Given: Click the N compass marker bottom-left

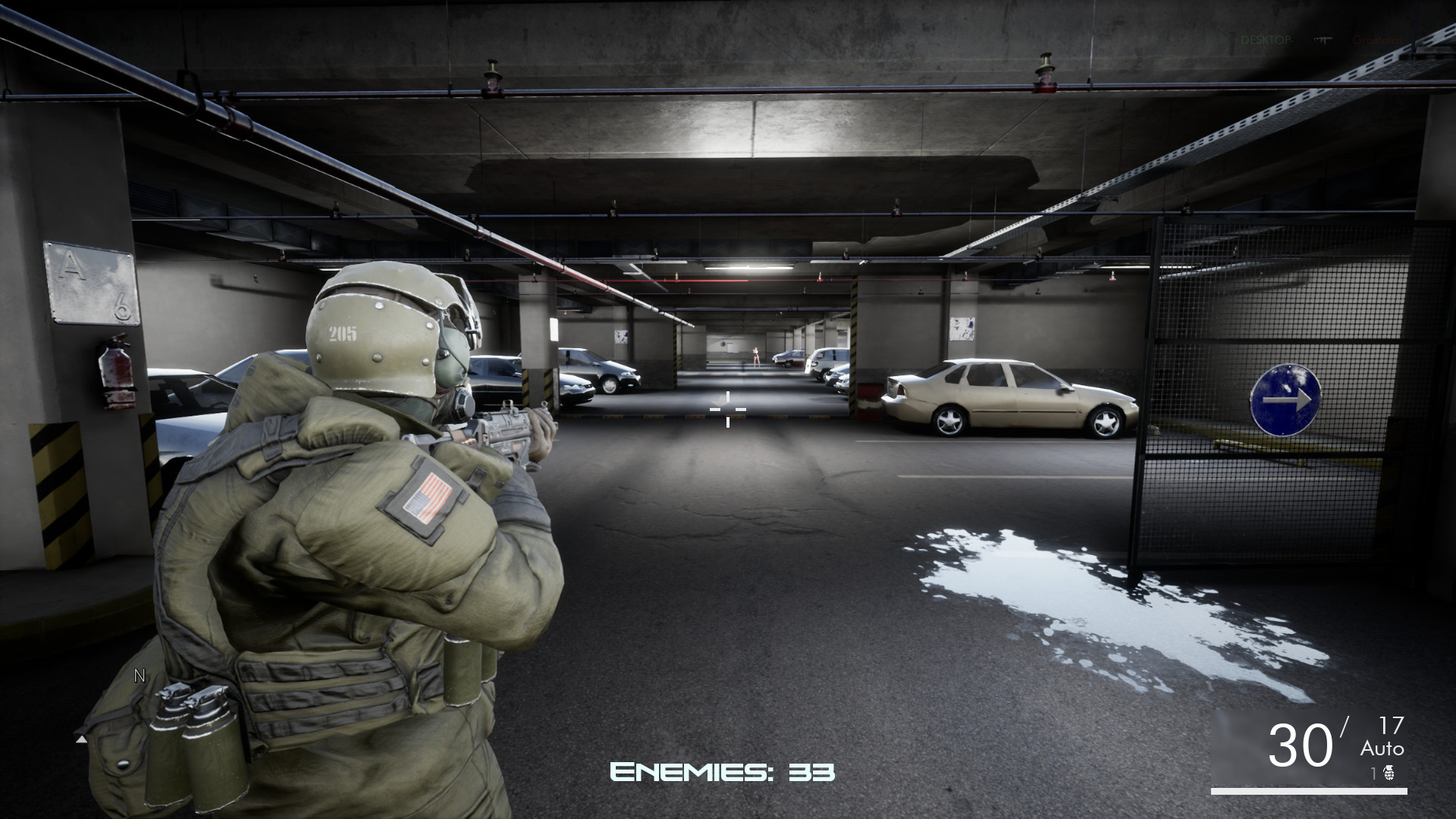Looking at the screenshot, I should (139, 676).
